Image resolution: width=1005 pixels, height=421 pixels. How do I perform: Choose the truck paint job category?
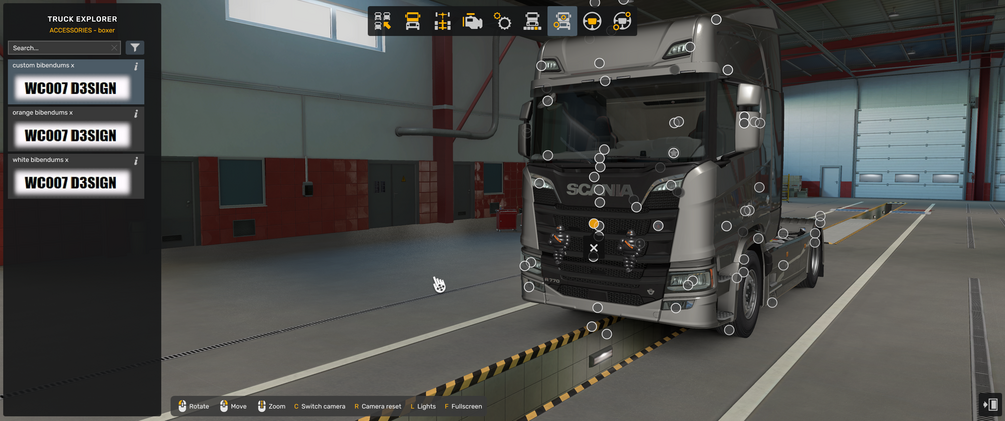(532, 21)
